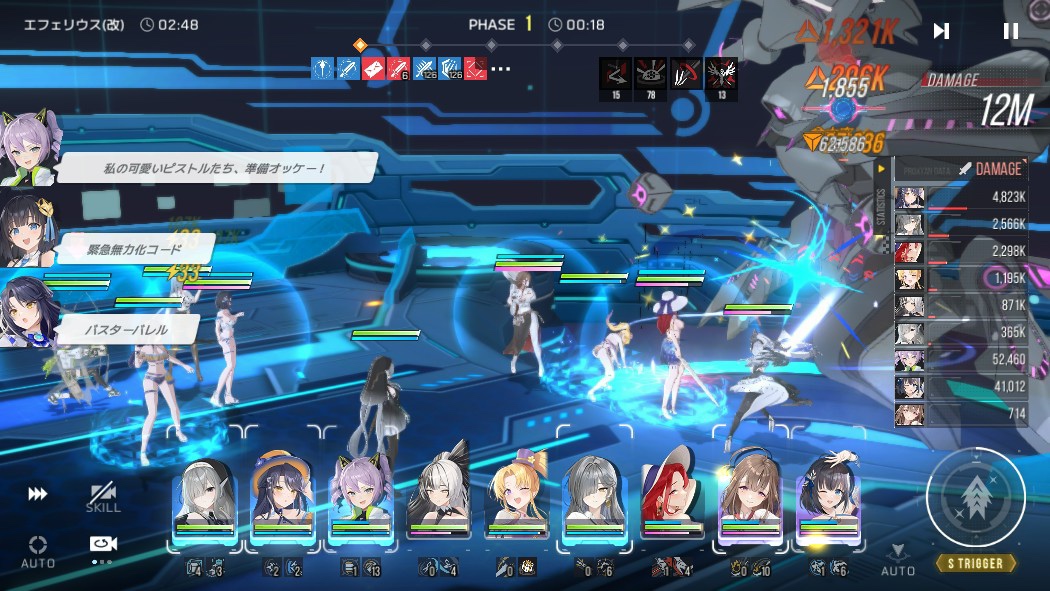Toggle AUTO beside the S Trigger
Viewport: 1050px width, 591px height.
click(898, 559)
